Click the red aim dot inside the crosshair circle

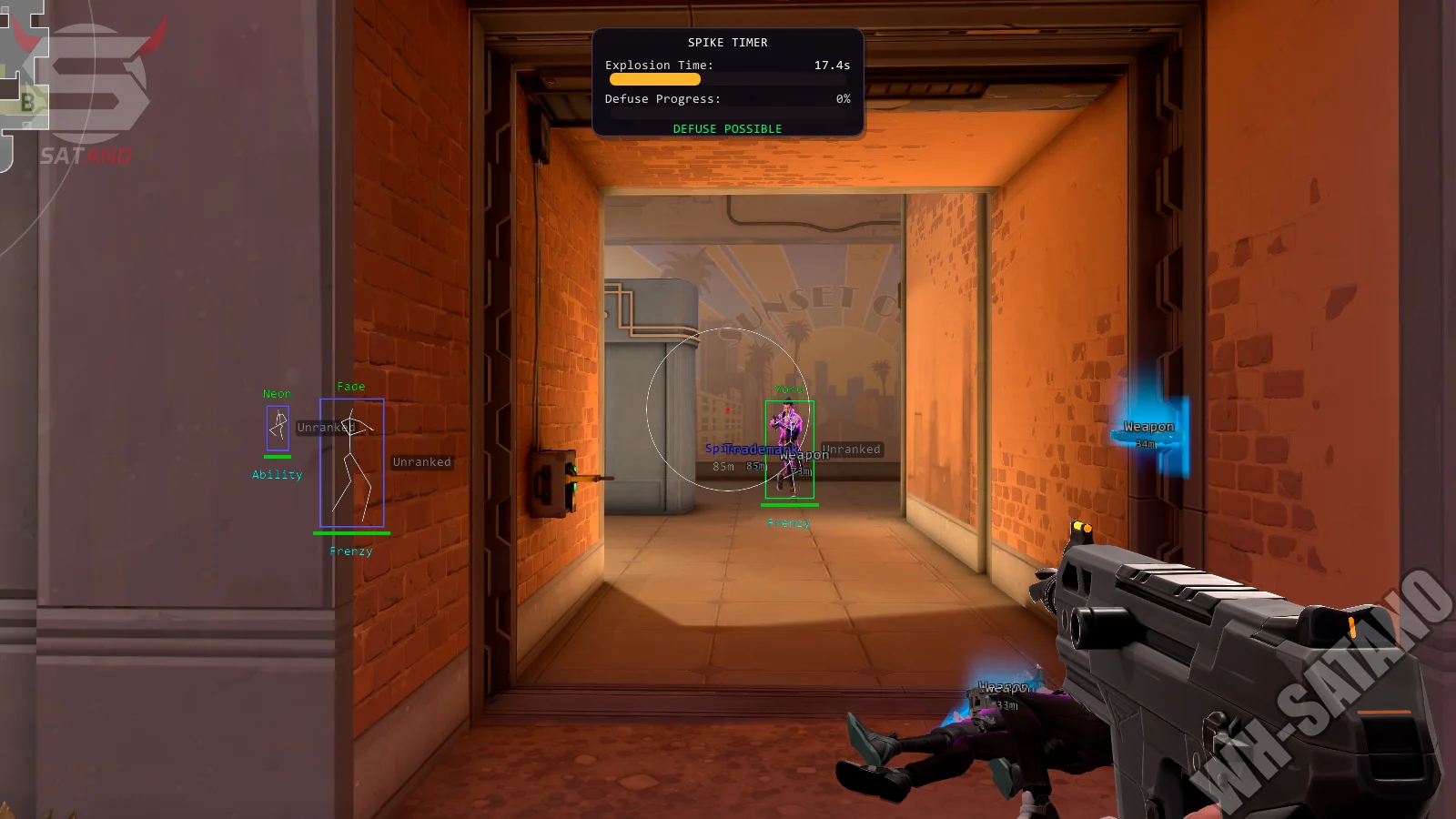tap(729, 409)
